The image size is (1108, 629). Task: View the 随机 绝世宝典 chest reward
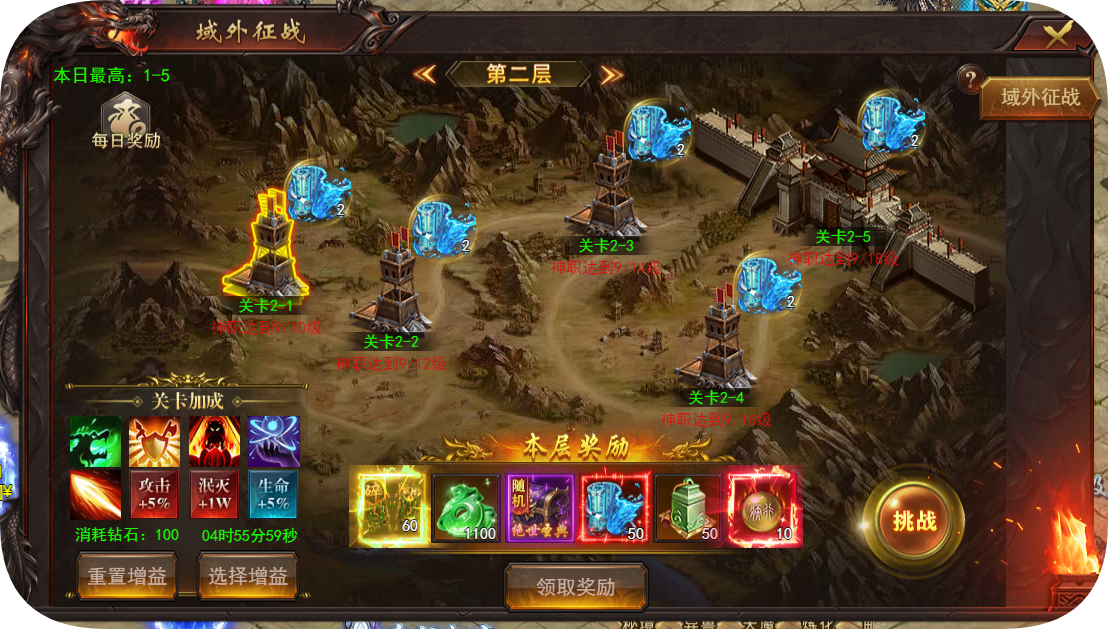pyautogui.click(x=539, y=508)
